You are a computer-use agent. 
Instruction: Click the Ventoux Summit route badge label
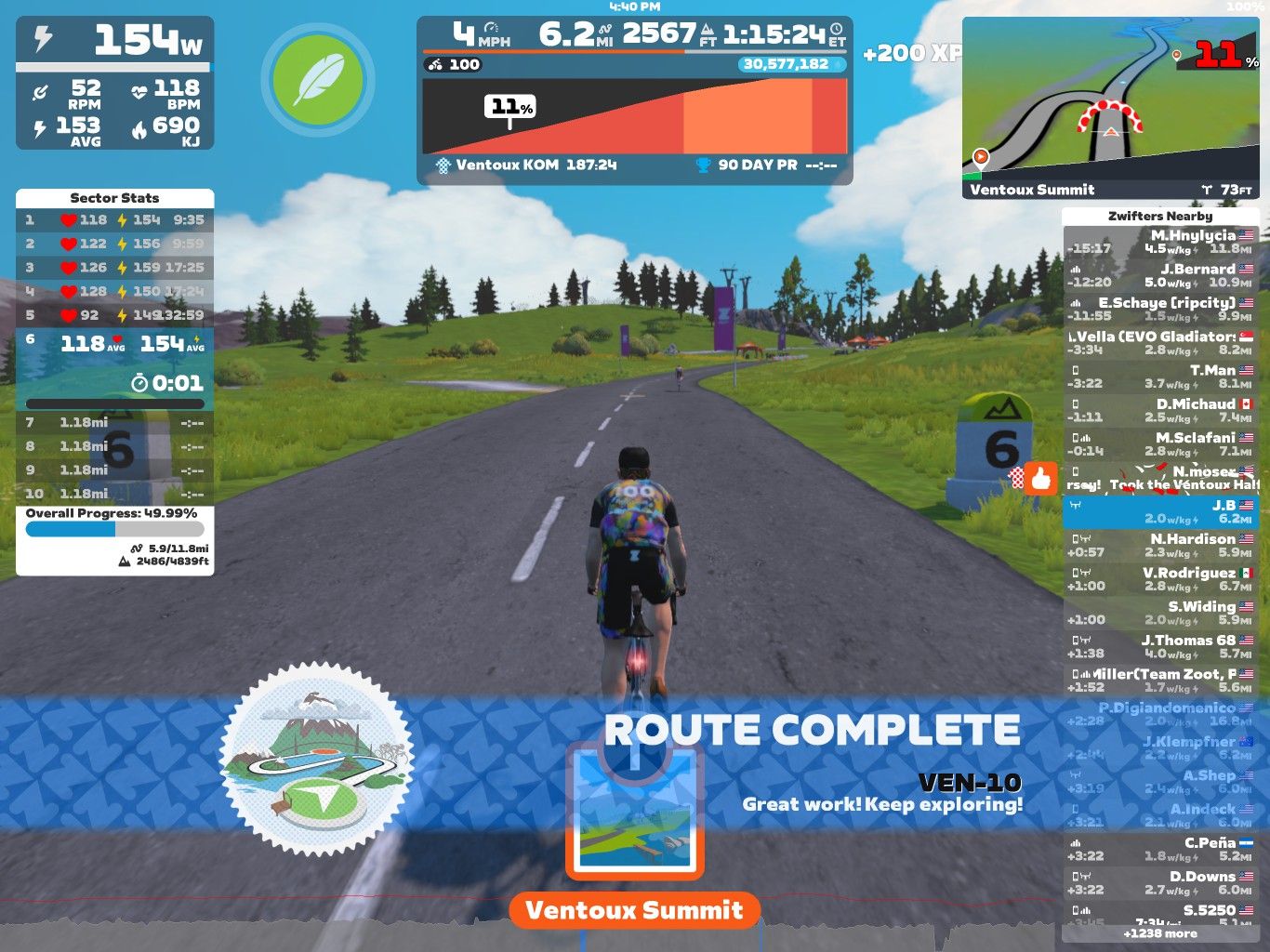634,909
